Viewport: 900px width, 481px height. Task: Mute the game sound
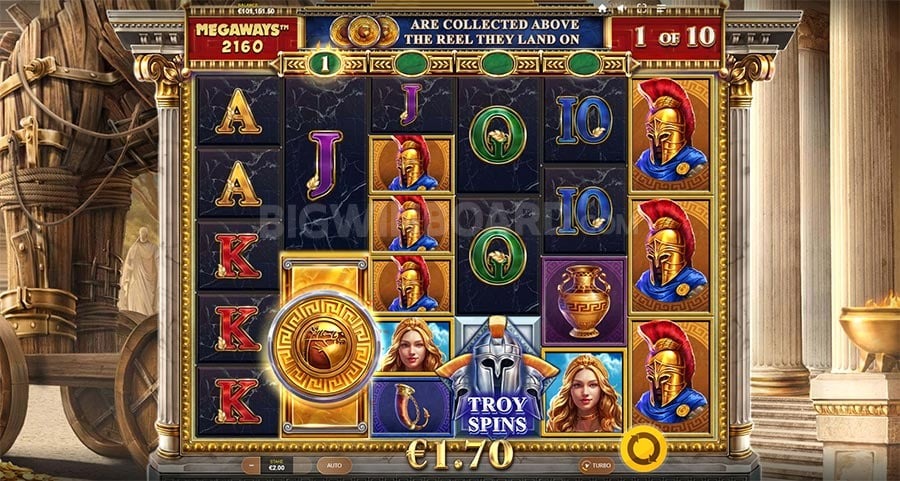(x=623, y=6)
